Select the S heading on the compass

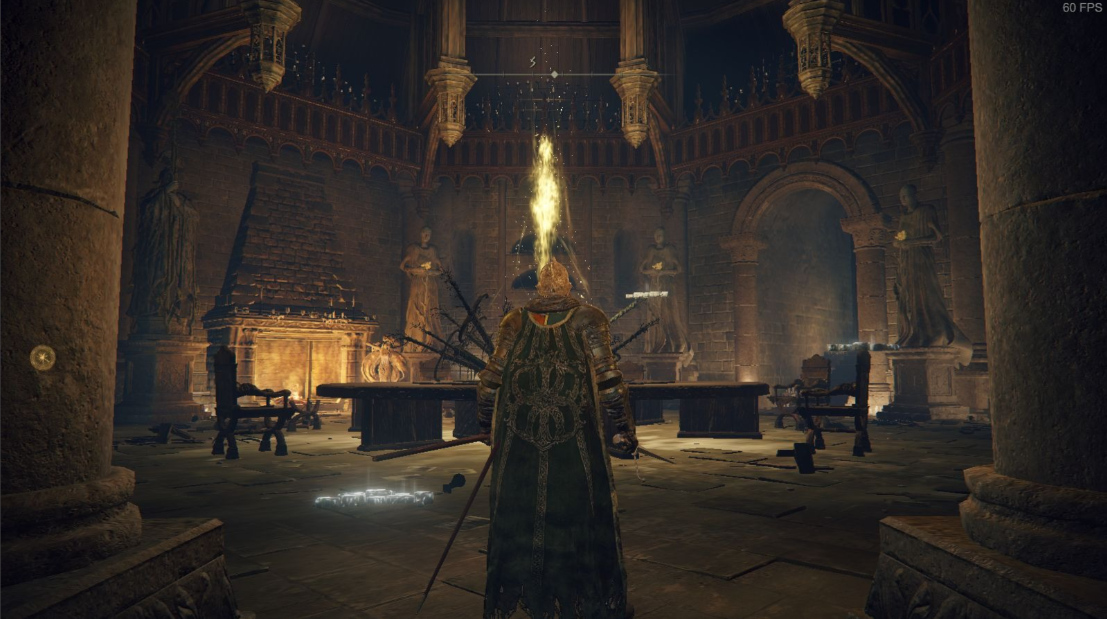tap(532, 62)
